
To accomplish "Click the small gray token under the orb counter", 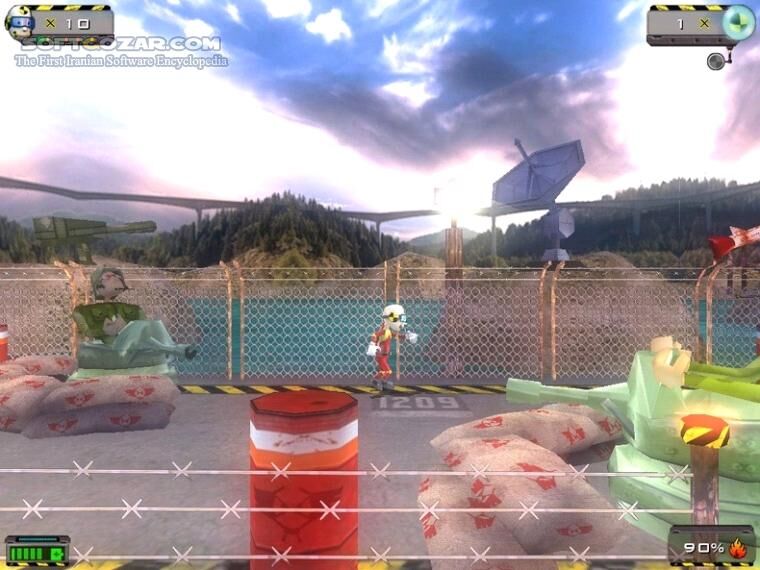I will [x=716, y=61].
